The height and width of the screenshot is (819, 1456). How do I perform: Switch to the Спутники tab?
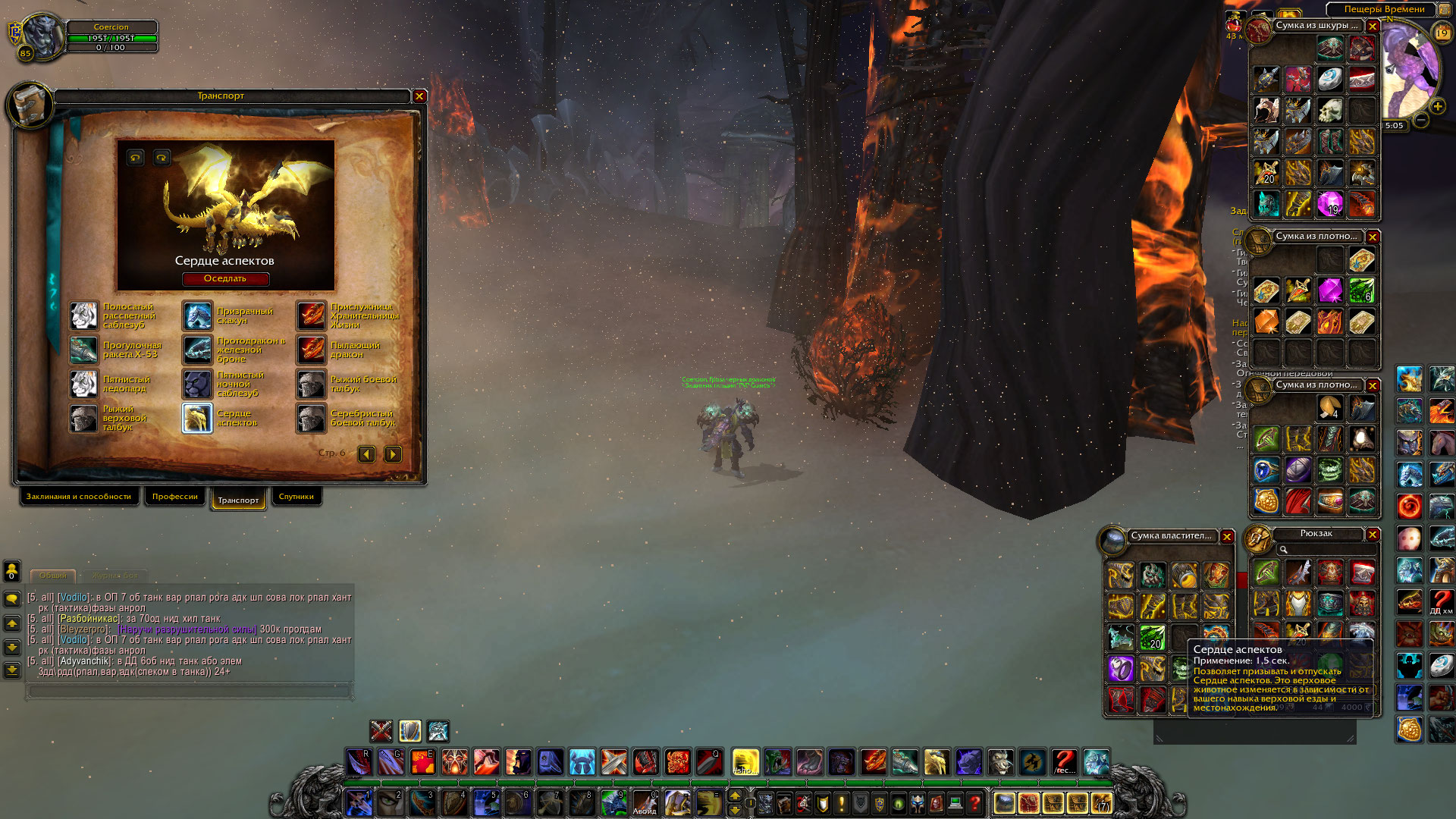(296, 497)
